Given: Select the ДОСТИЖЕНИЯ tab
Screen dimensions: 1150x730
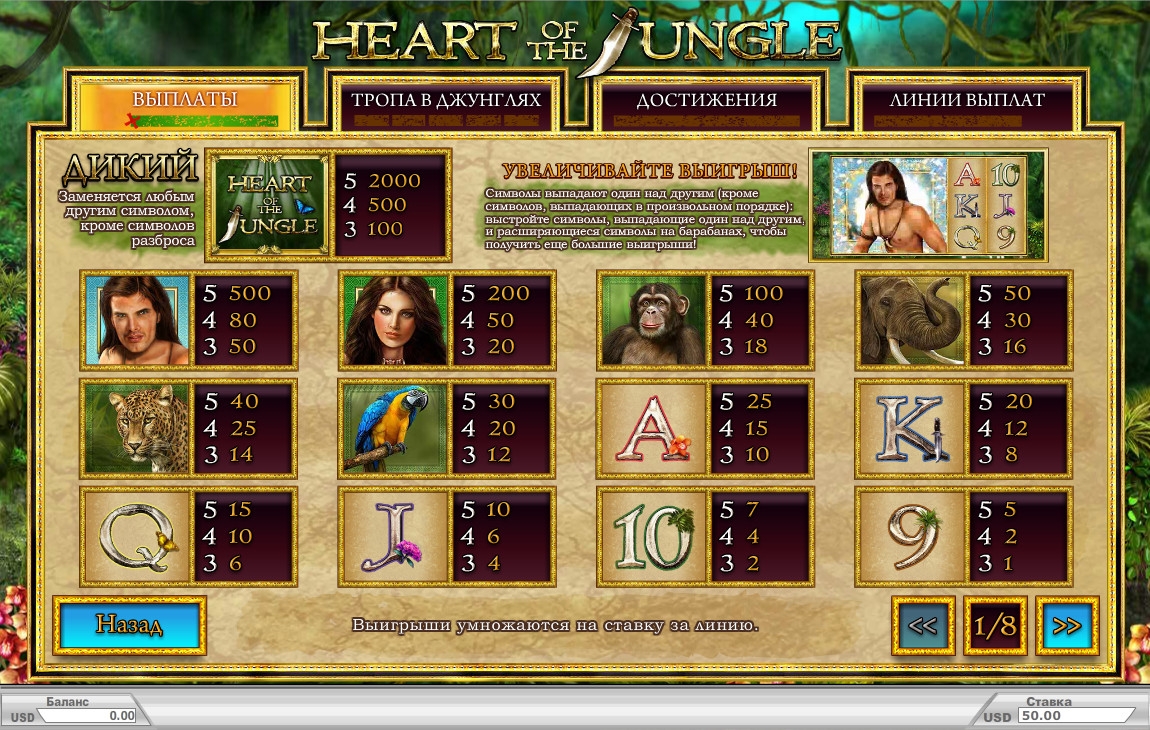Looking at the screenshot, I should tap(706, 101).
